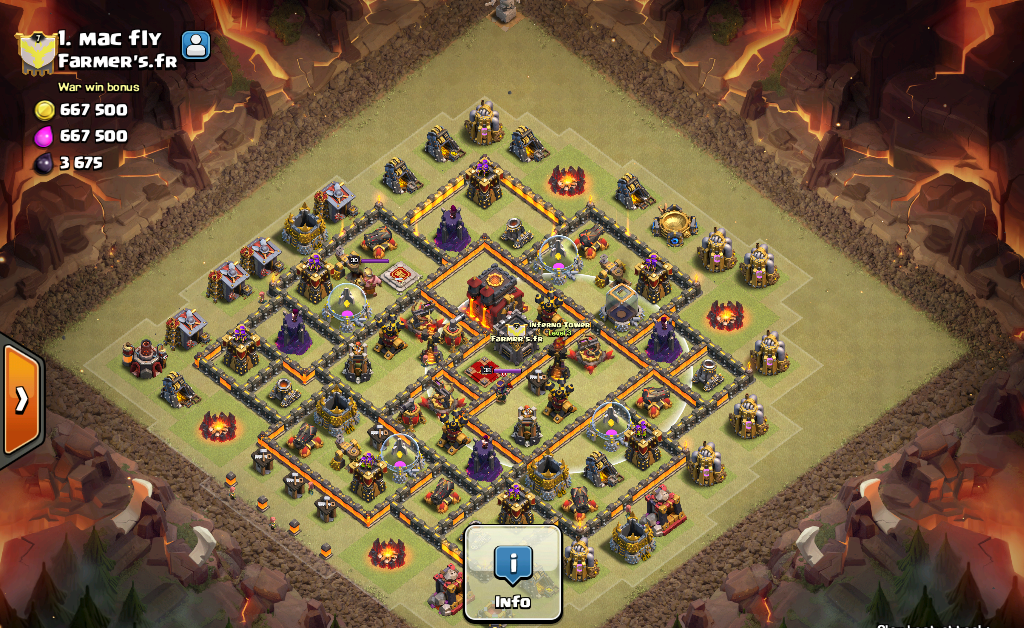Show Info for the selected Inferno Tower
1024x628 pixels.
(513, 573)
